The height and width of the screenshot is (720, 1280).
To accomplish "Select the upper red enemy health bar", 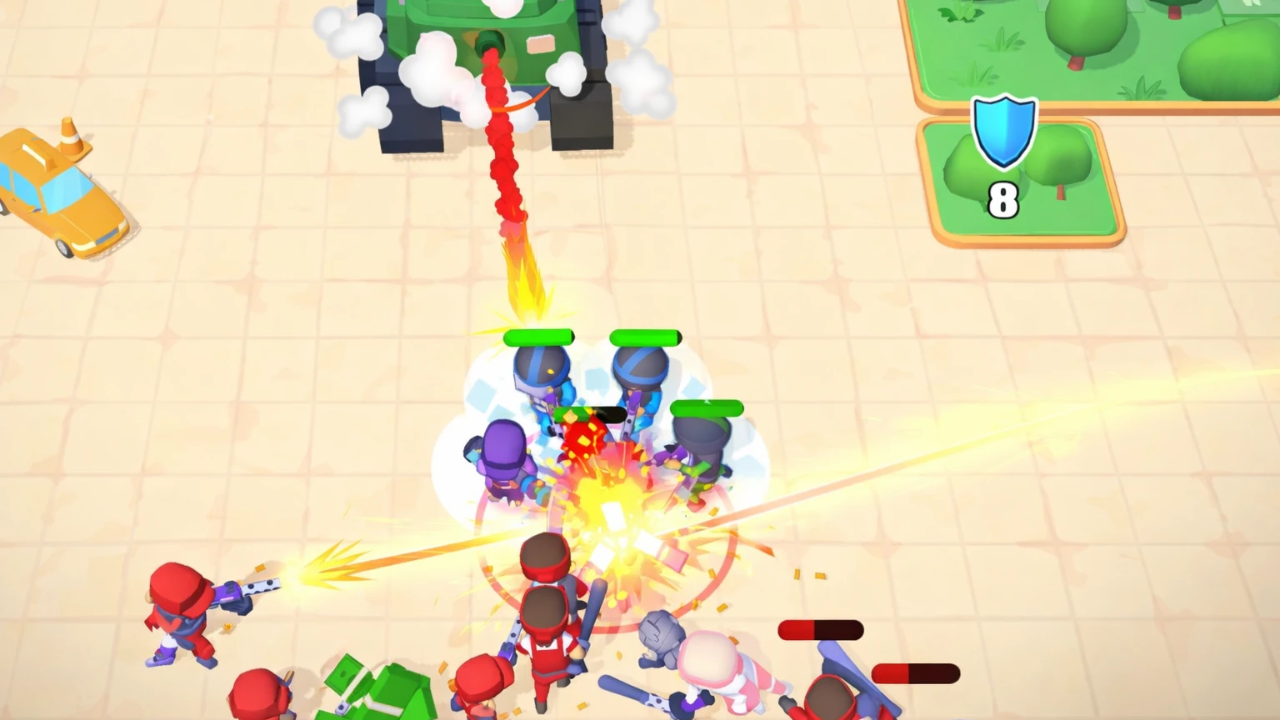I will coord(818,629).
